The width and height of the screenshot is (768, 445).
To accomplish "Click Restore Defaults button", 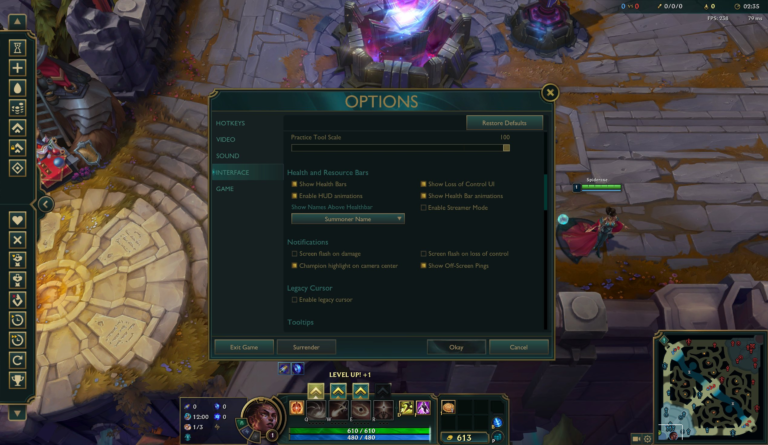I will point(504,123).
